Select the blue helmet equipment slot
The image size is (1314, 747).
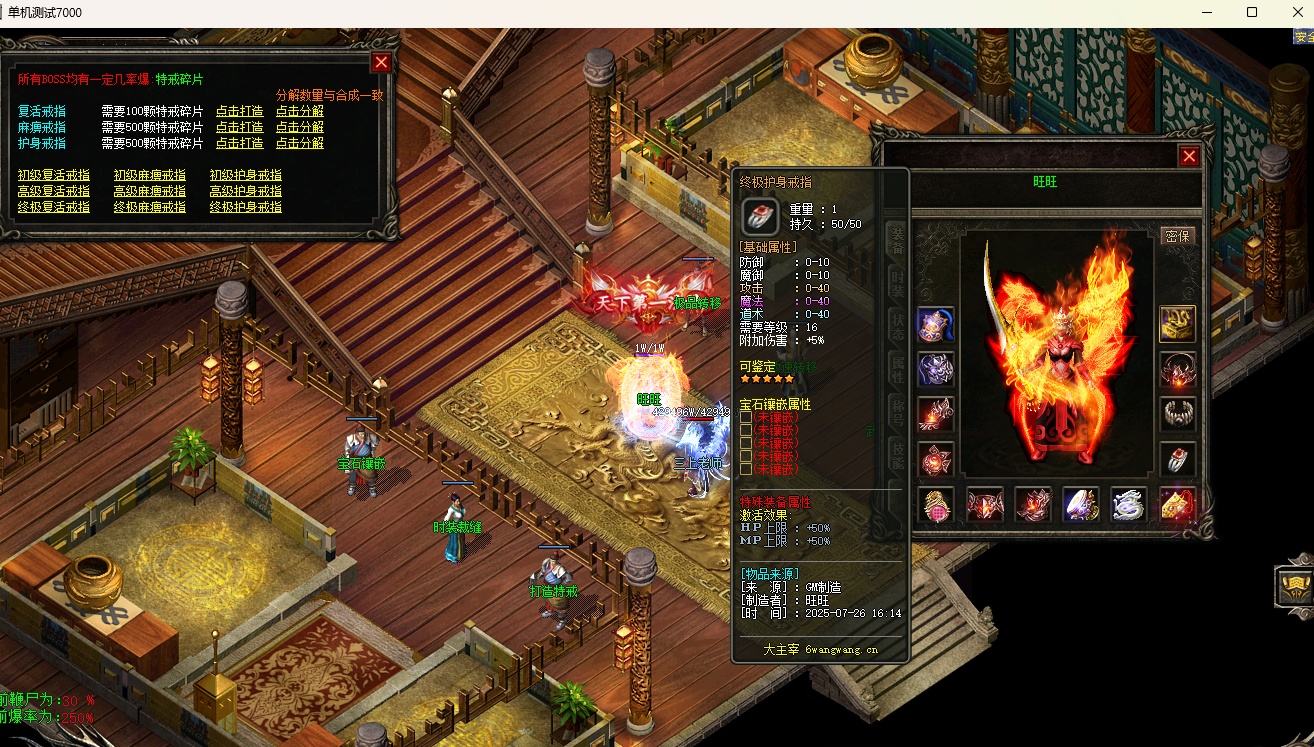936,324
